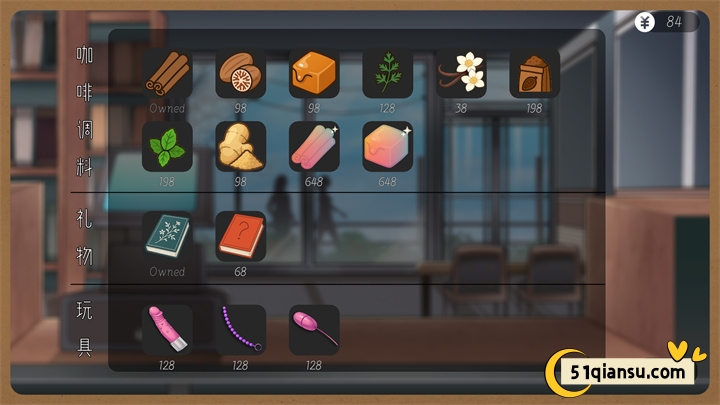Select the sparkling pink cube item
The width and height of the screenshot is (720, 405).
pyautogui.click(x=387, y=146)
